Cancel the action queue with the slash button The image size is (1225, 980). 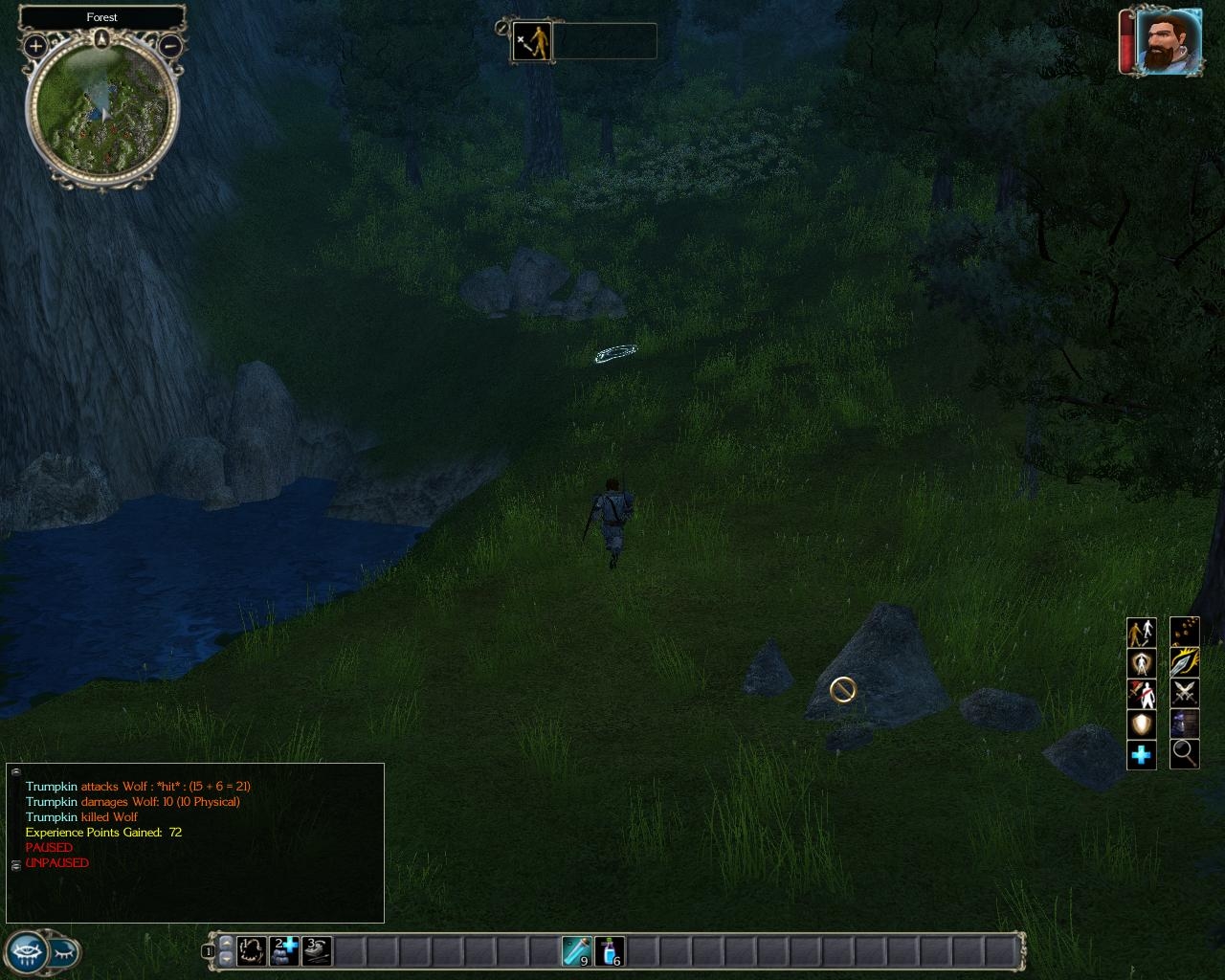point(502,28)
